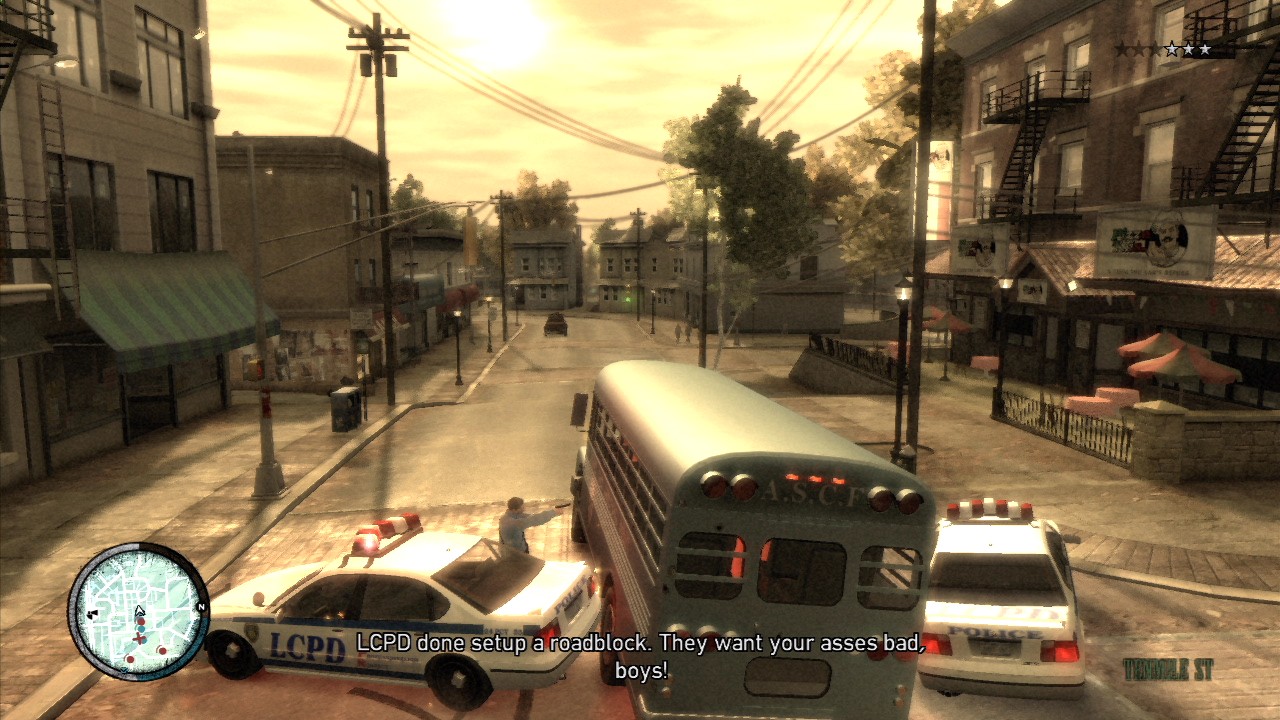Click the circular radar minimap
1280x720 pixels.
[138, 611]
